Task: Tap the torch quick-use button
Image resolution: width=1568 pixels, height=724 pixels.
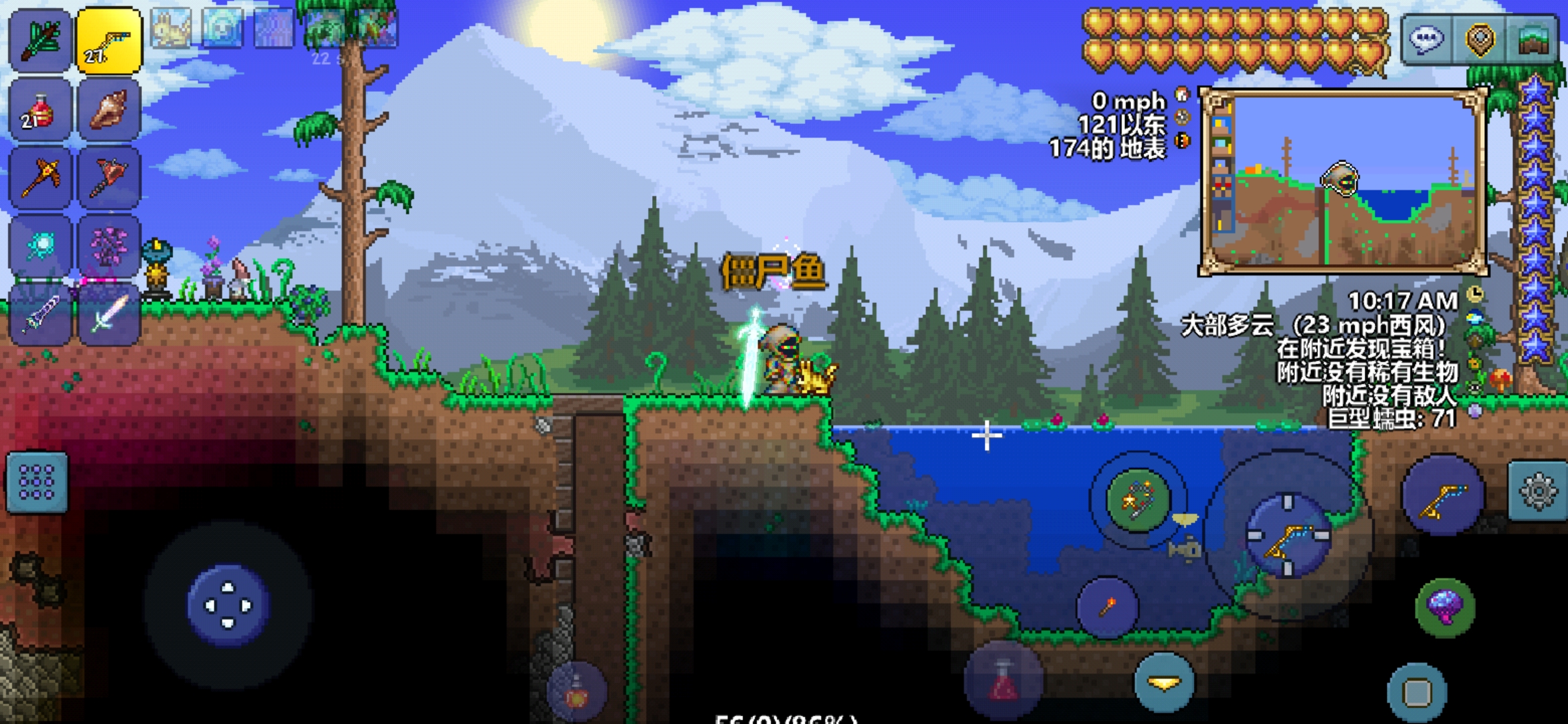Action: (1107, 607)
